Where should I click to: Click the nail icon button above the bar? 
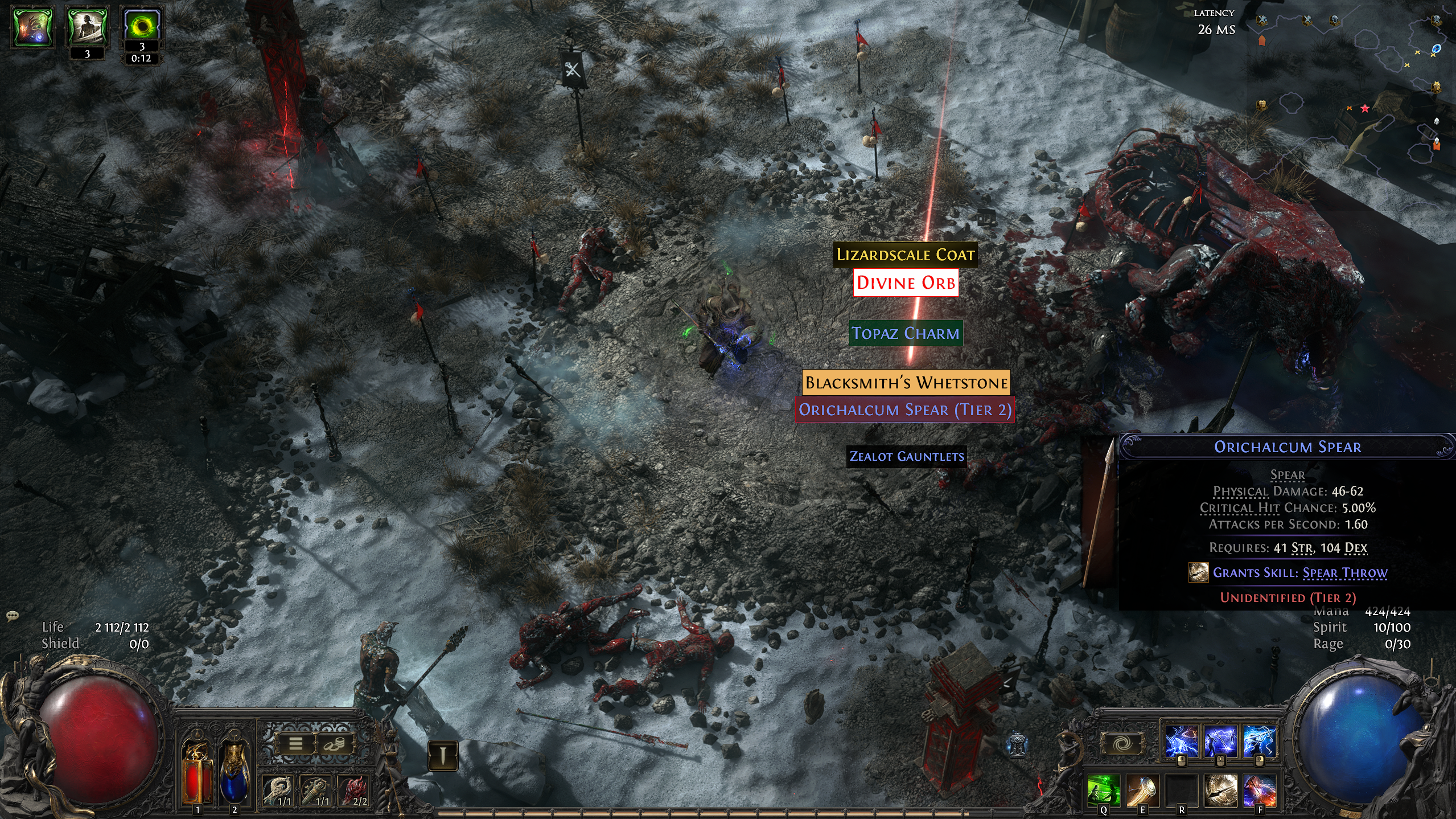point(442,755)
